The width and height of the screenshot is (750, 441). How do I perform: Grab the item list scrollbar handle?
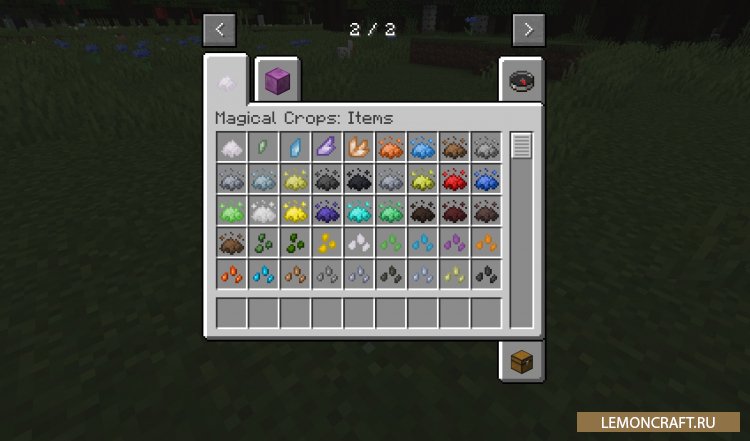[x=521, y=146]
